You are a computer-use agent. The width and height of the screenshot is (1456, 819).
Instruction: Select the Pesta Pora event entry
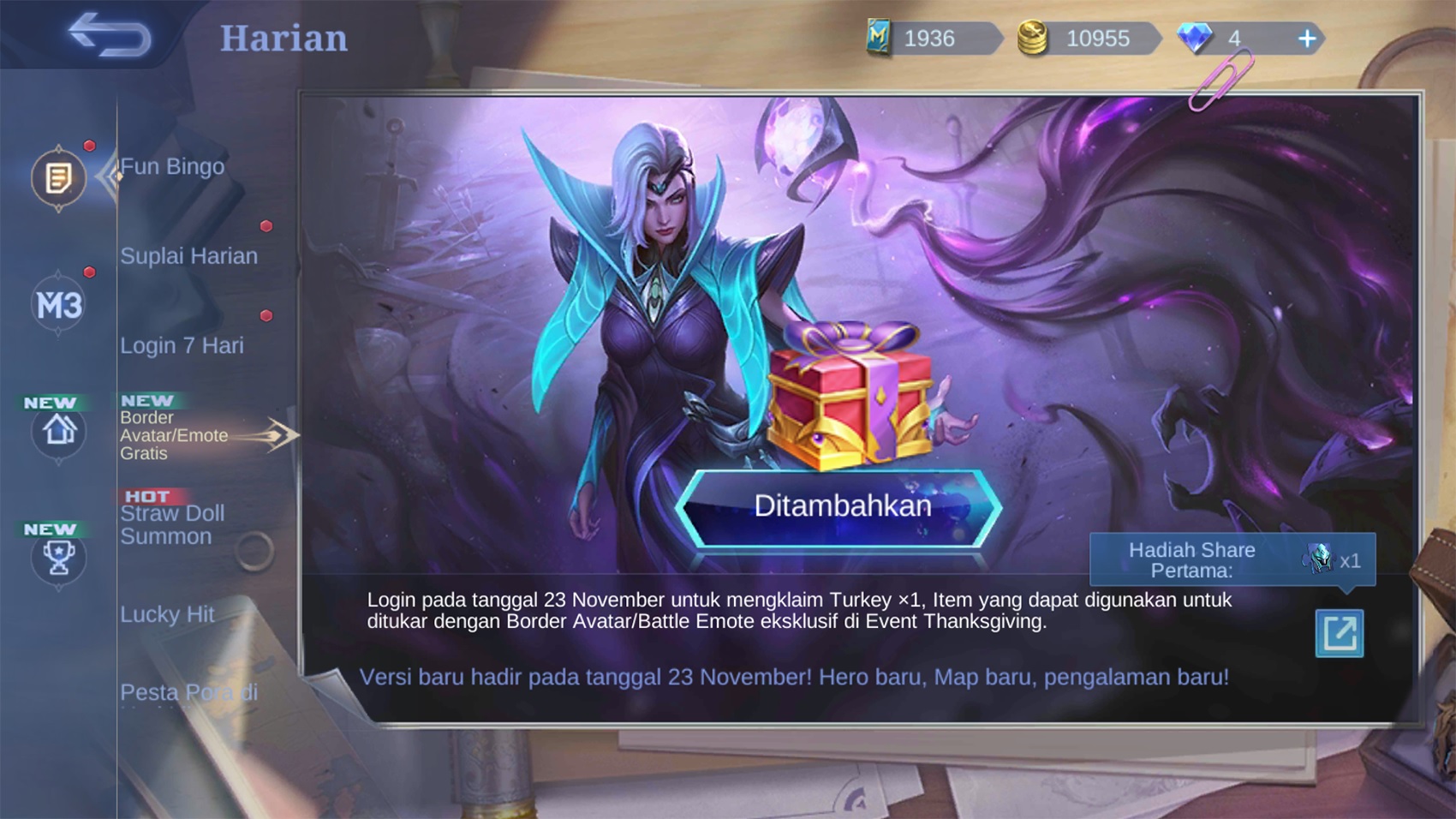pyautogui.click(x=187, y=692)
